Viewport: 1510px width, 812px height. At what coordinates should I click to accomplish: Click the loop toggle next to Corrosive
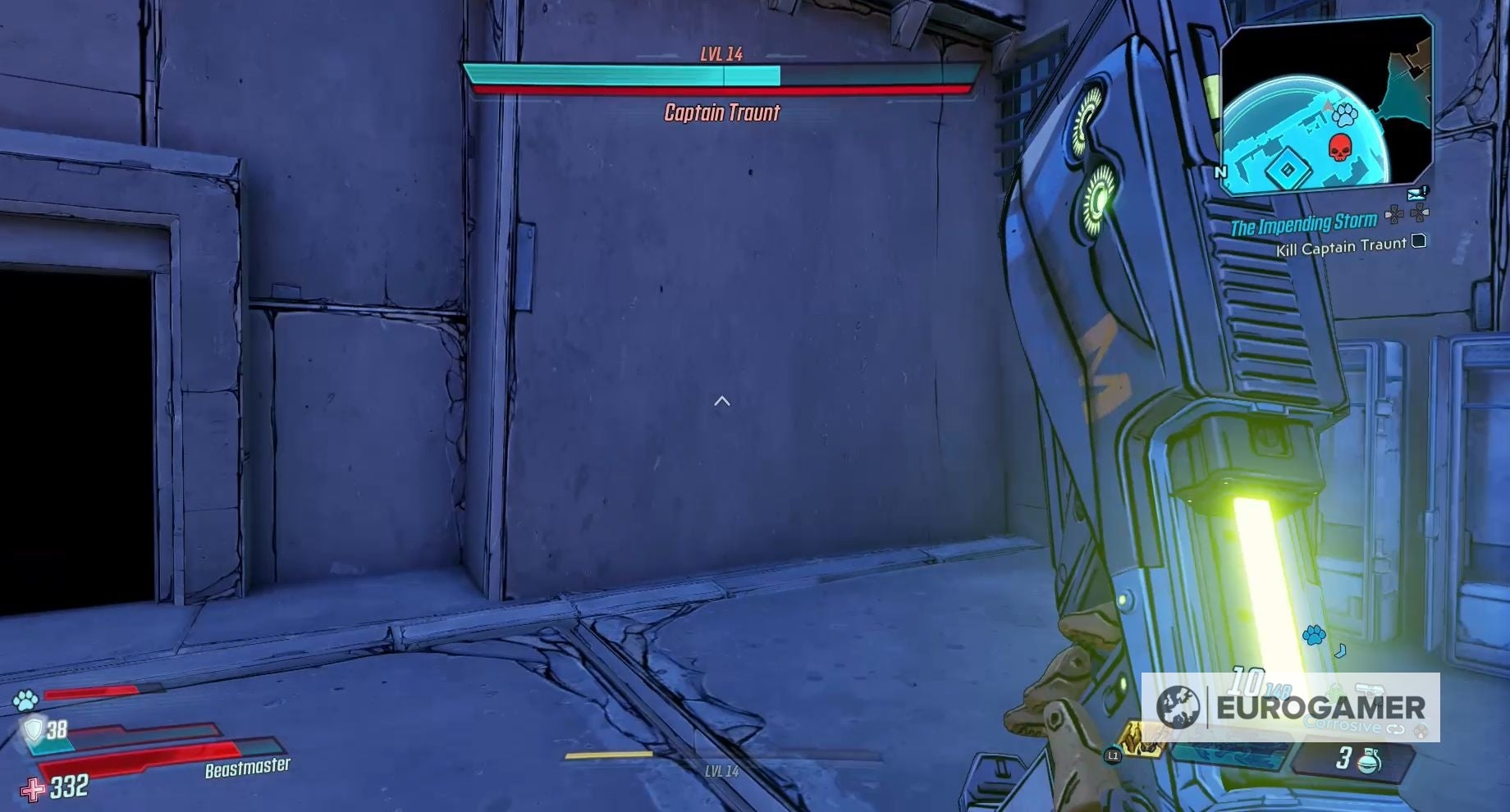(x=1394, y=729)
